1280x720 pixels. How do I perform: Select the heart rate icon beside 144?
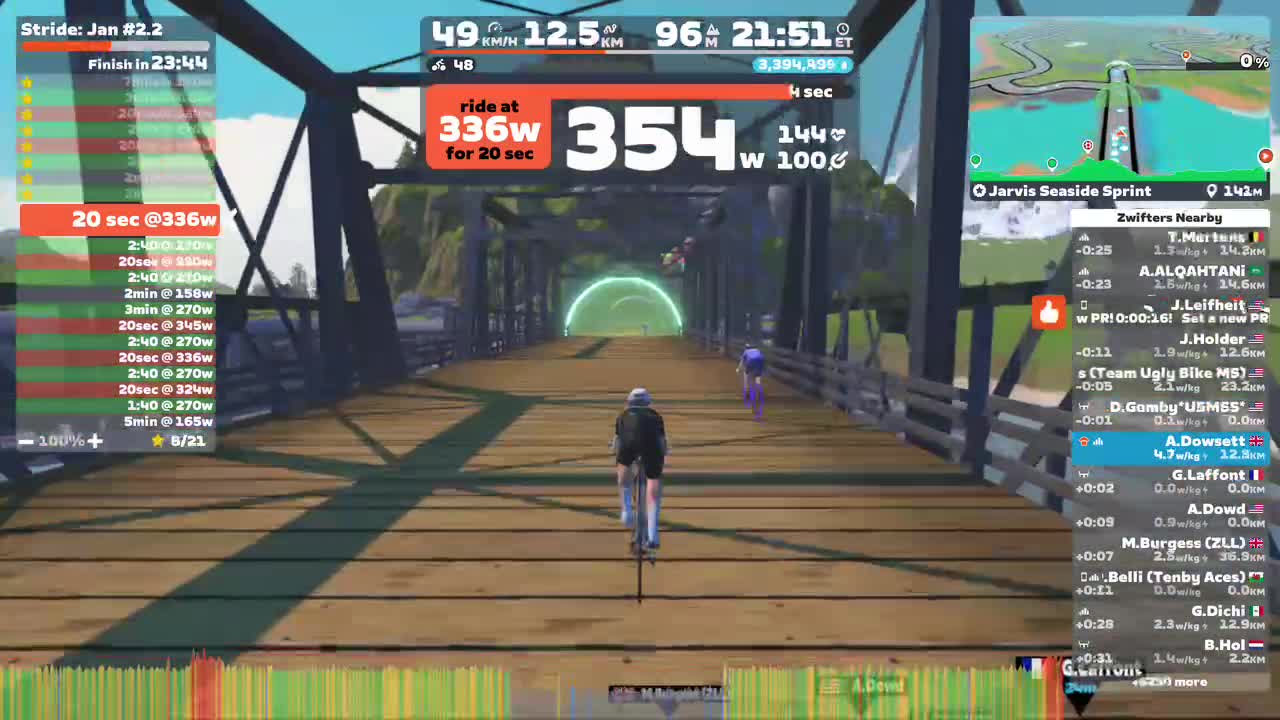pos(837,132)
